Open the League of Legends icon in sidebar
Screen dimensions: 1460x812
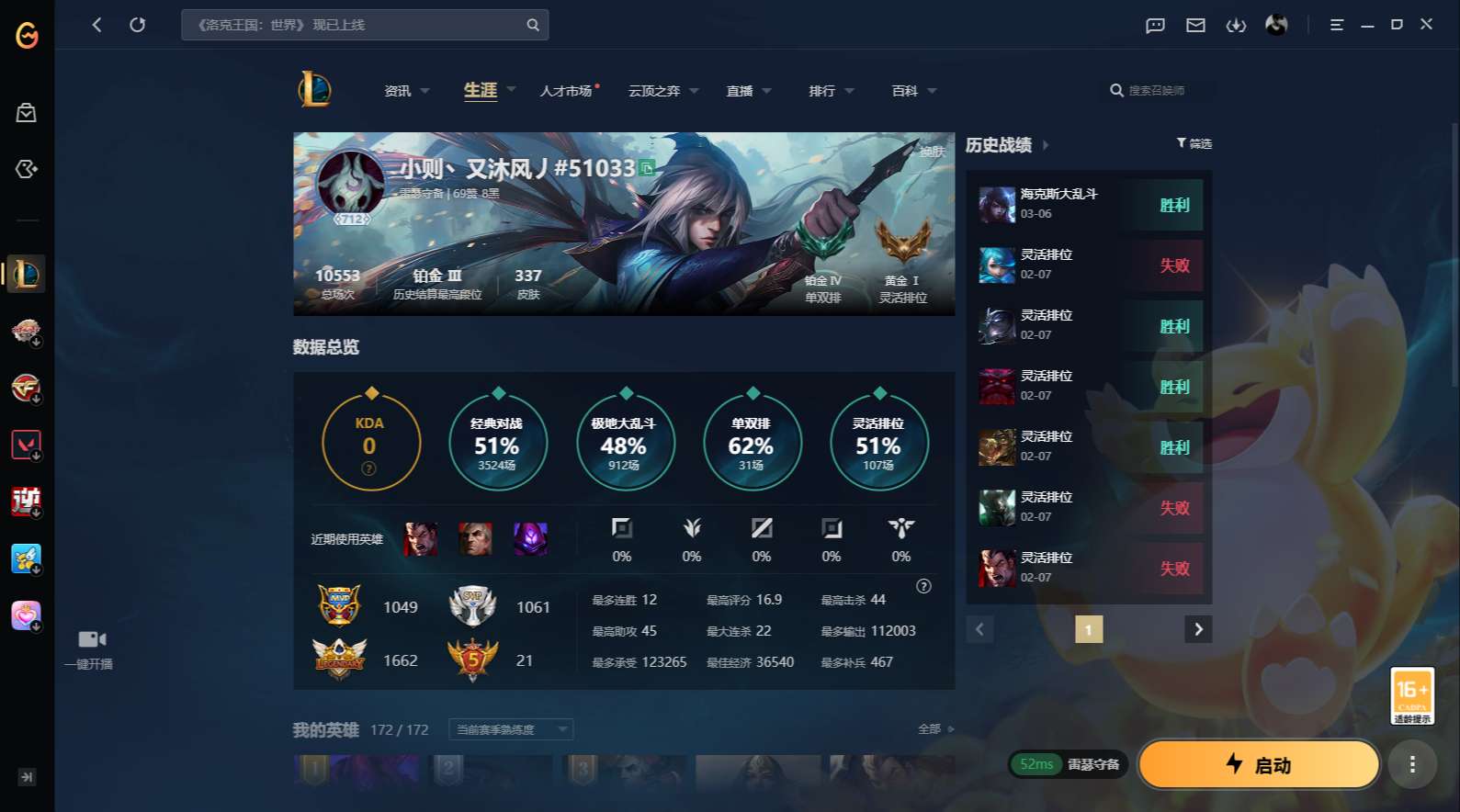(x=25, y=274)
